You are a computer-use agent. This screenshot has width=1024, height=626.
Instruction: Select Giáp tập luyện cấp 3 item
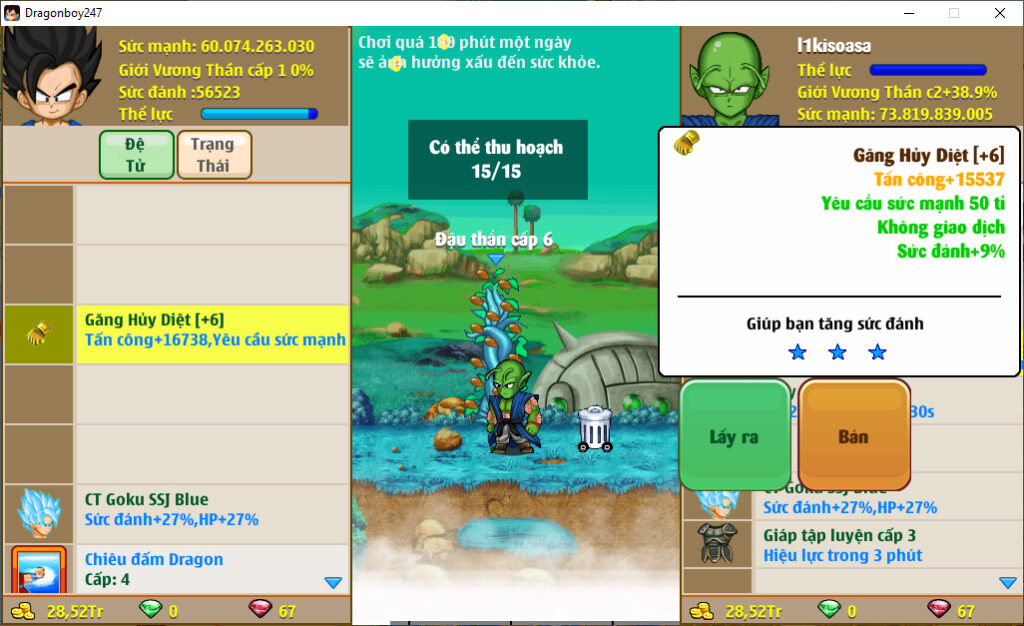click(x=850, y=545)
